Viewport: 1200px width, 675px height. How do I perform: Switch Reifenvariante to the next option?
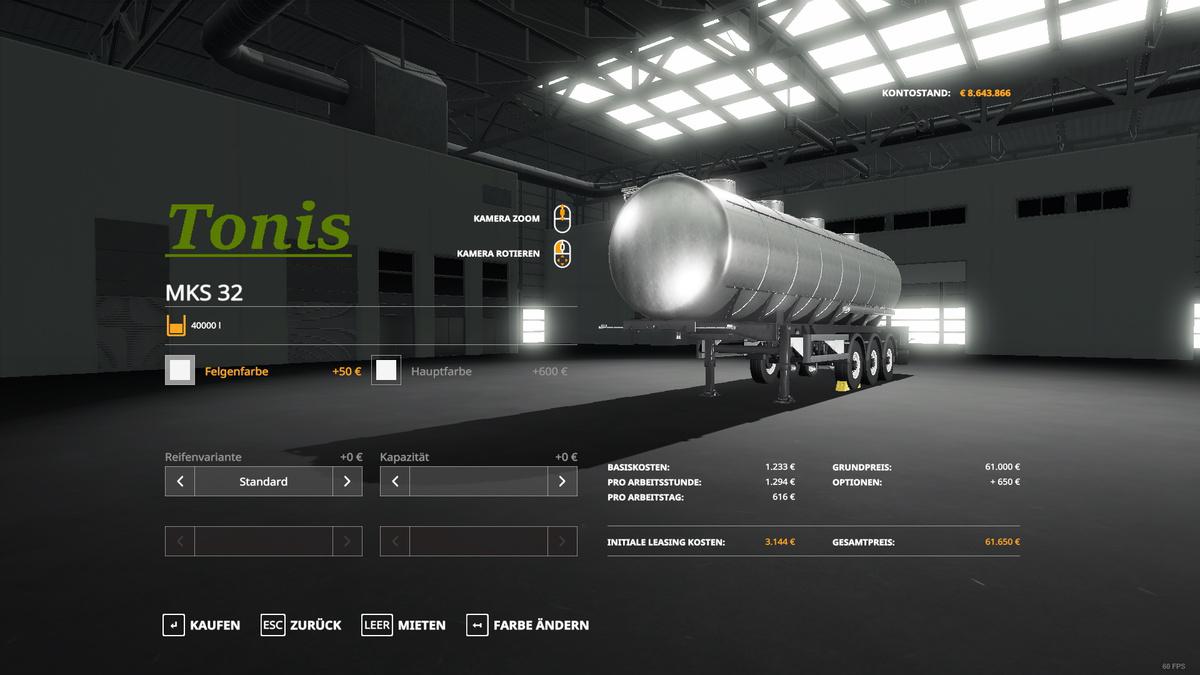347,481
